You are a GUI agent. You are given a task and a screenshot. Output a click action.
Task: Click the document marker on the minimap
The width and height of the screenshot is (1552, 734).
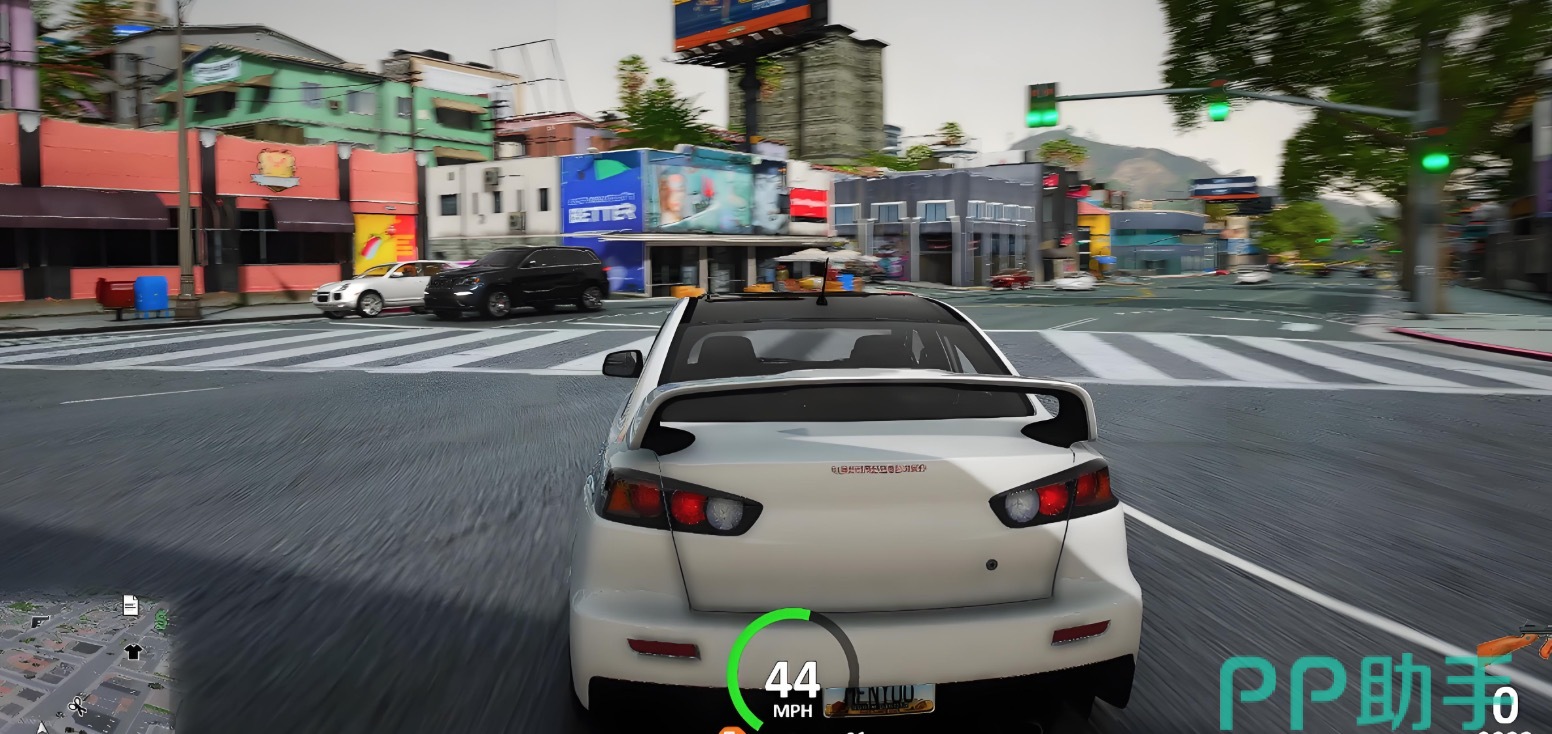pos(130,604)
